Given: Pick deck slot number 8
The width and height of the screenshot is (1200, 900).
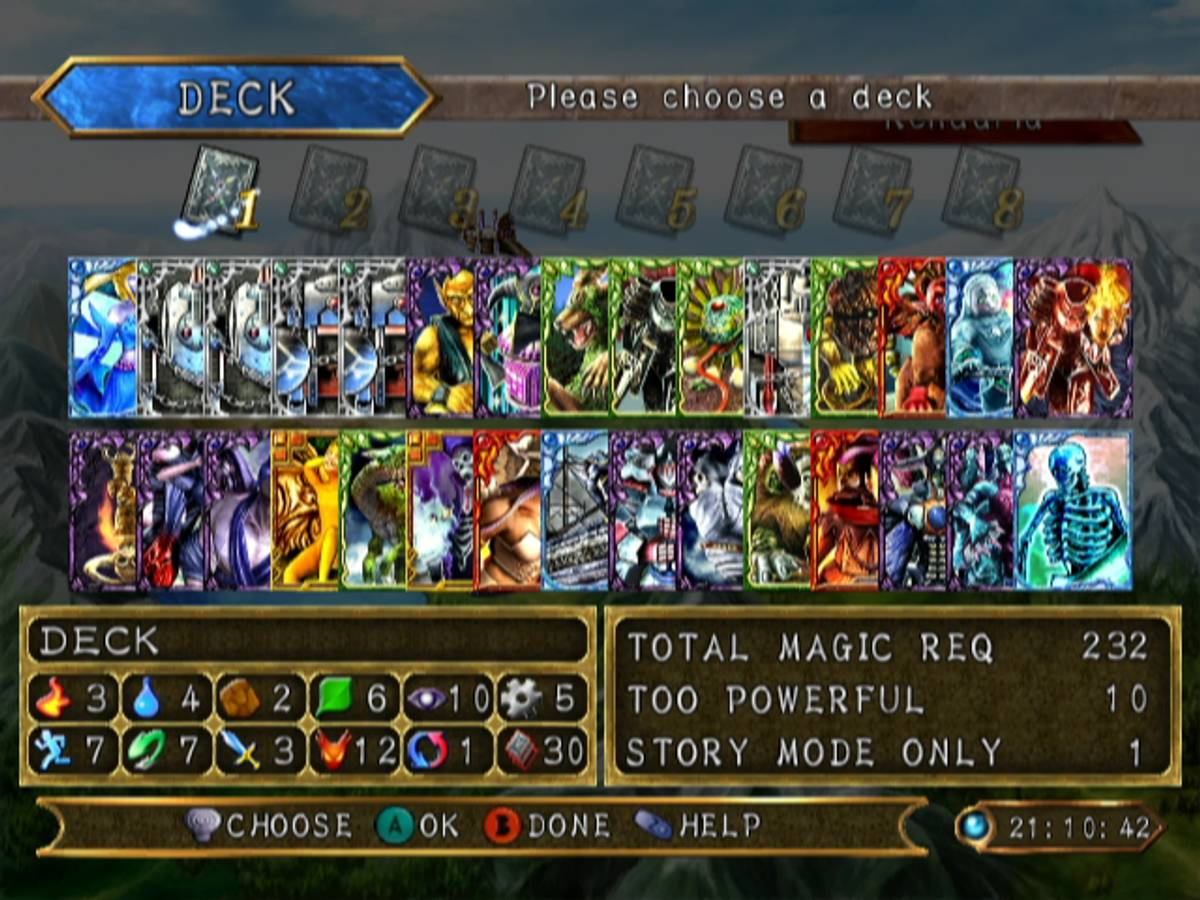Looking at the screenshot, I should tap(980, 190).
